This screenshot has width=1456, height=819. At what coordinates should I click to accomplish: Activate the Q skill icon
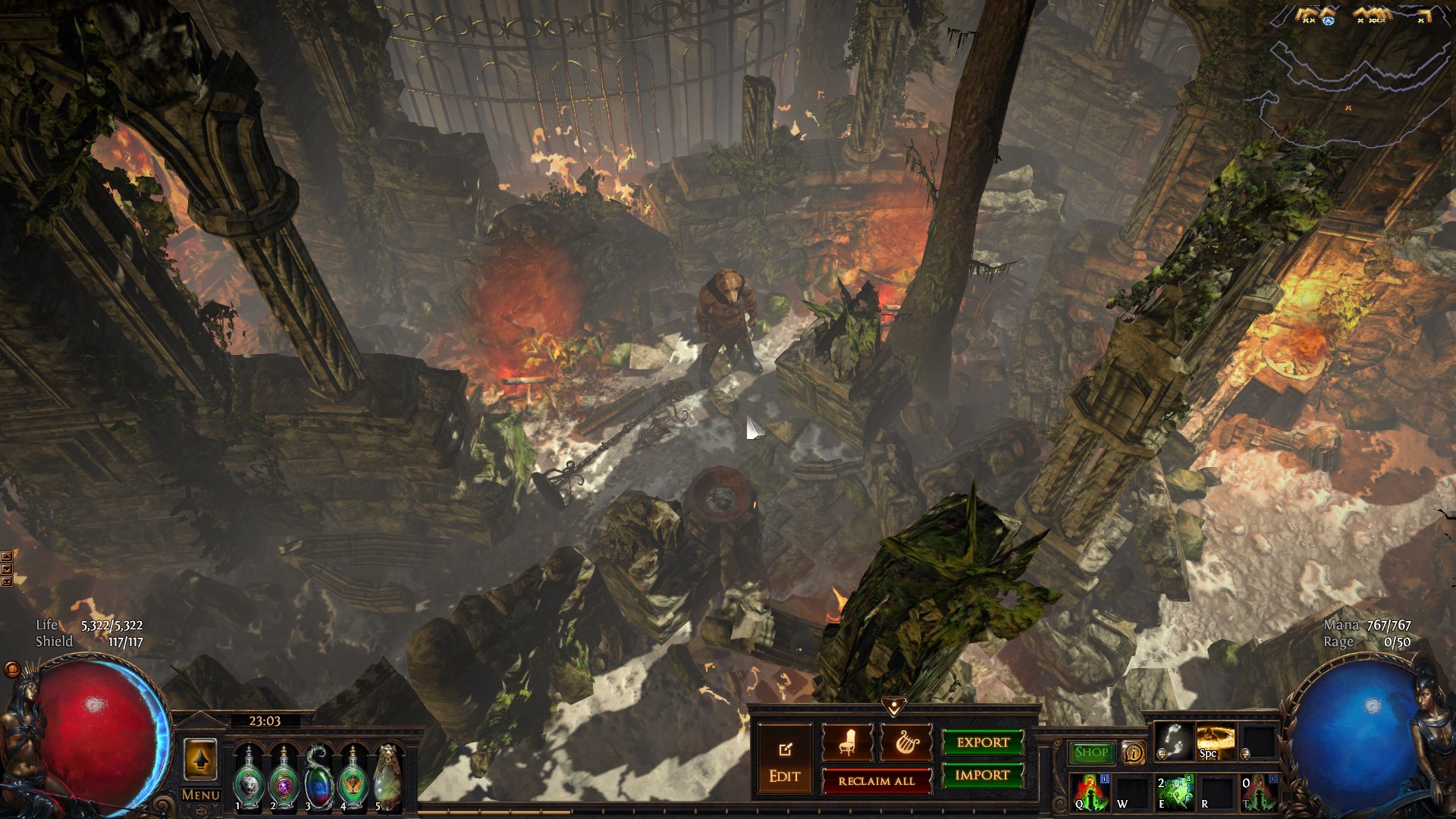1090,792
